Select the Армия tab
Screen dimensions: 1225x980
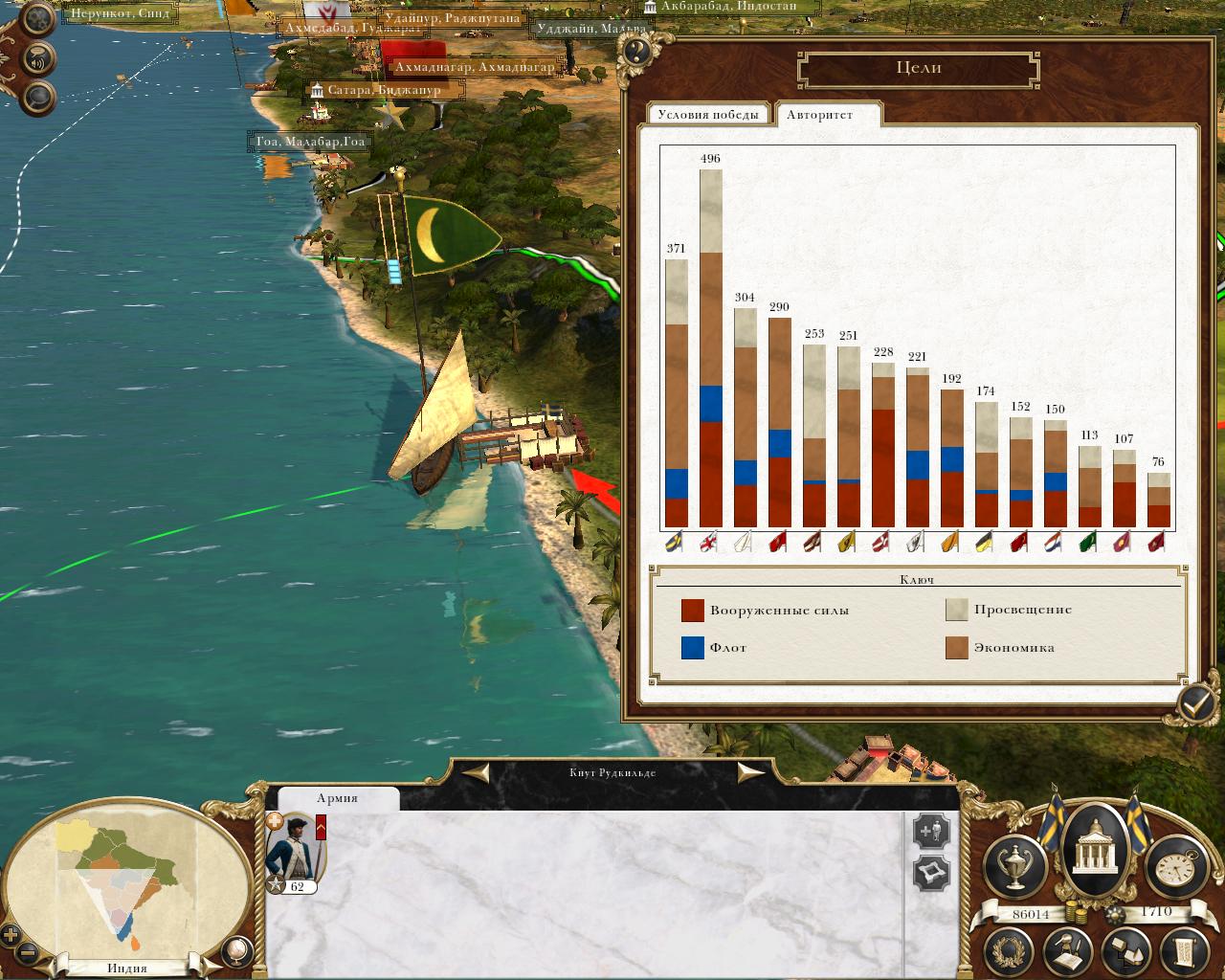tap(337, 798)
